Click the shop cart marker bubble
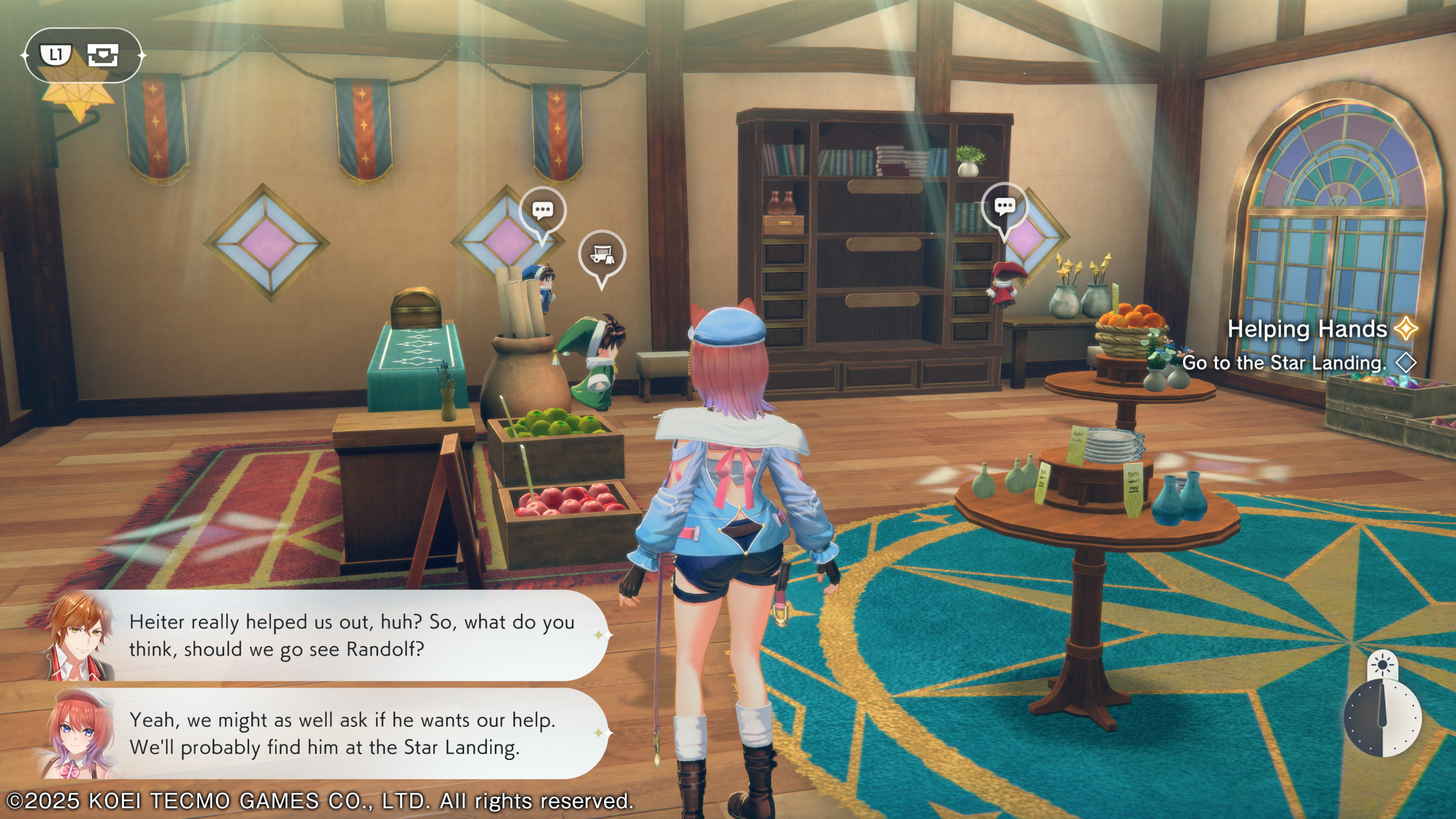1456x819 pixels. click(x=602, y=255)
